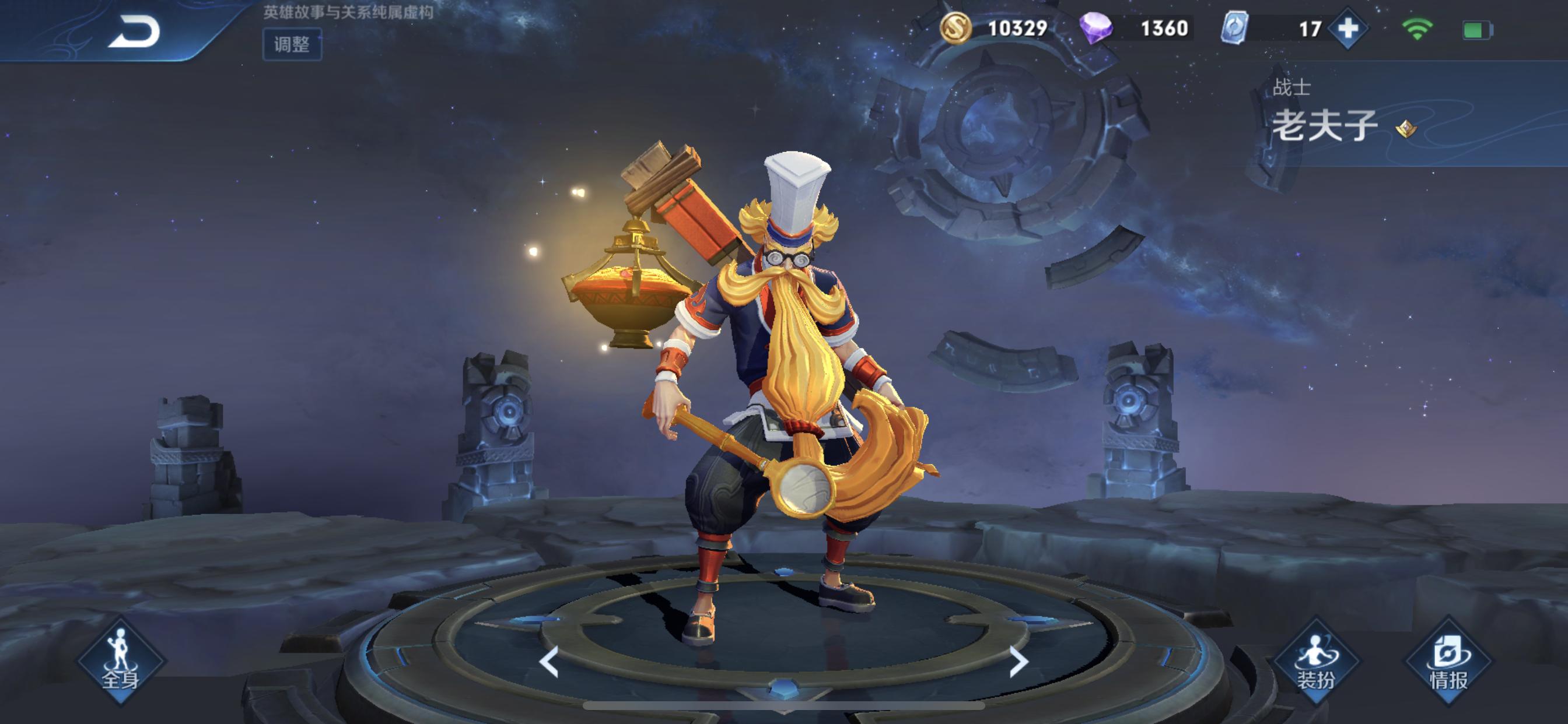Click the gold badge beside 老夫子

click(1406, 128)
